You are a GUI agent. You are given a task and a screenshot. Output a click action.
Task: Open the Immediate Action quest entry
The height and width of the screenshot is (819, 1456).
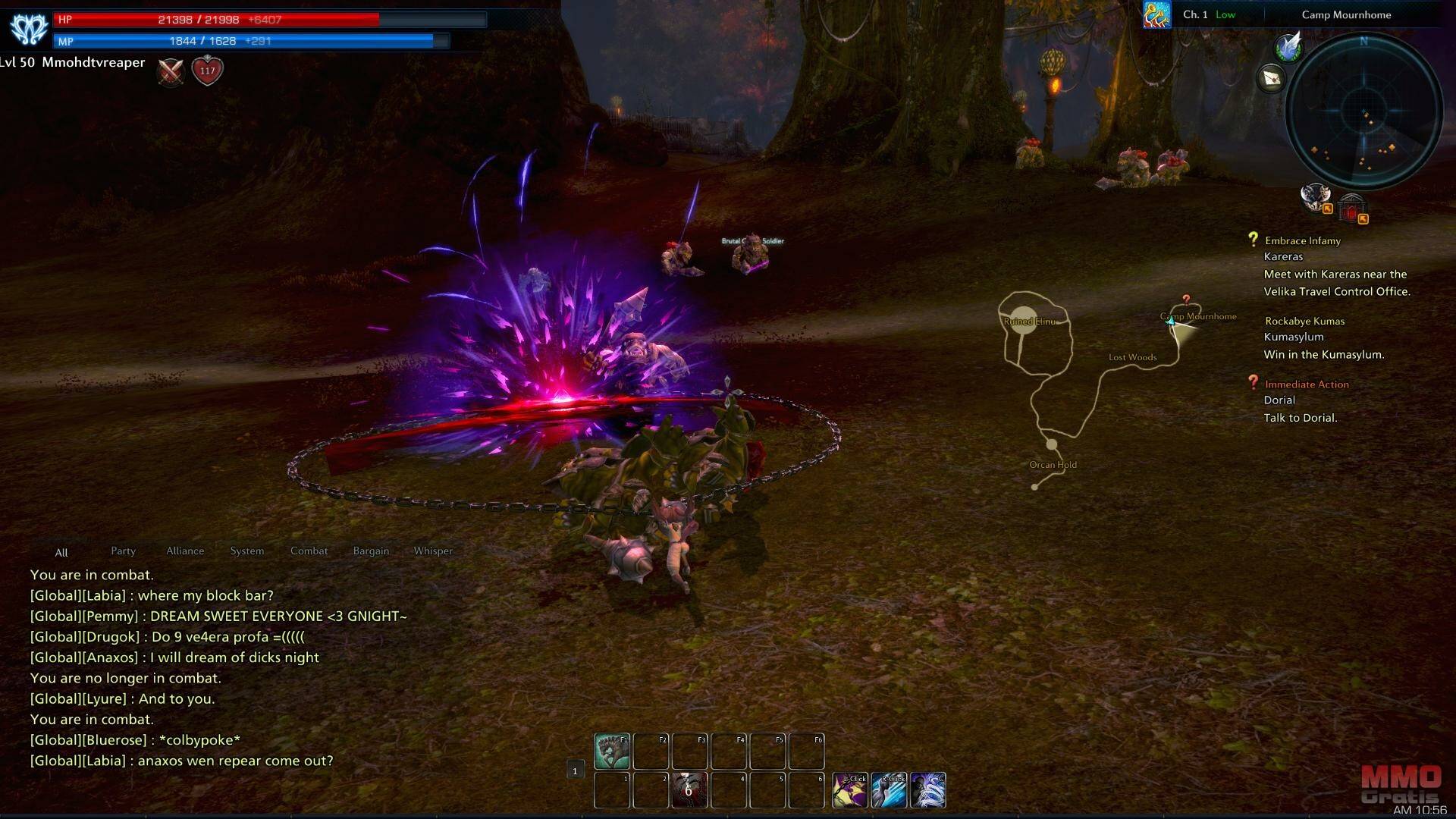[1307, 384]
